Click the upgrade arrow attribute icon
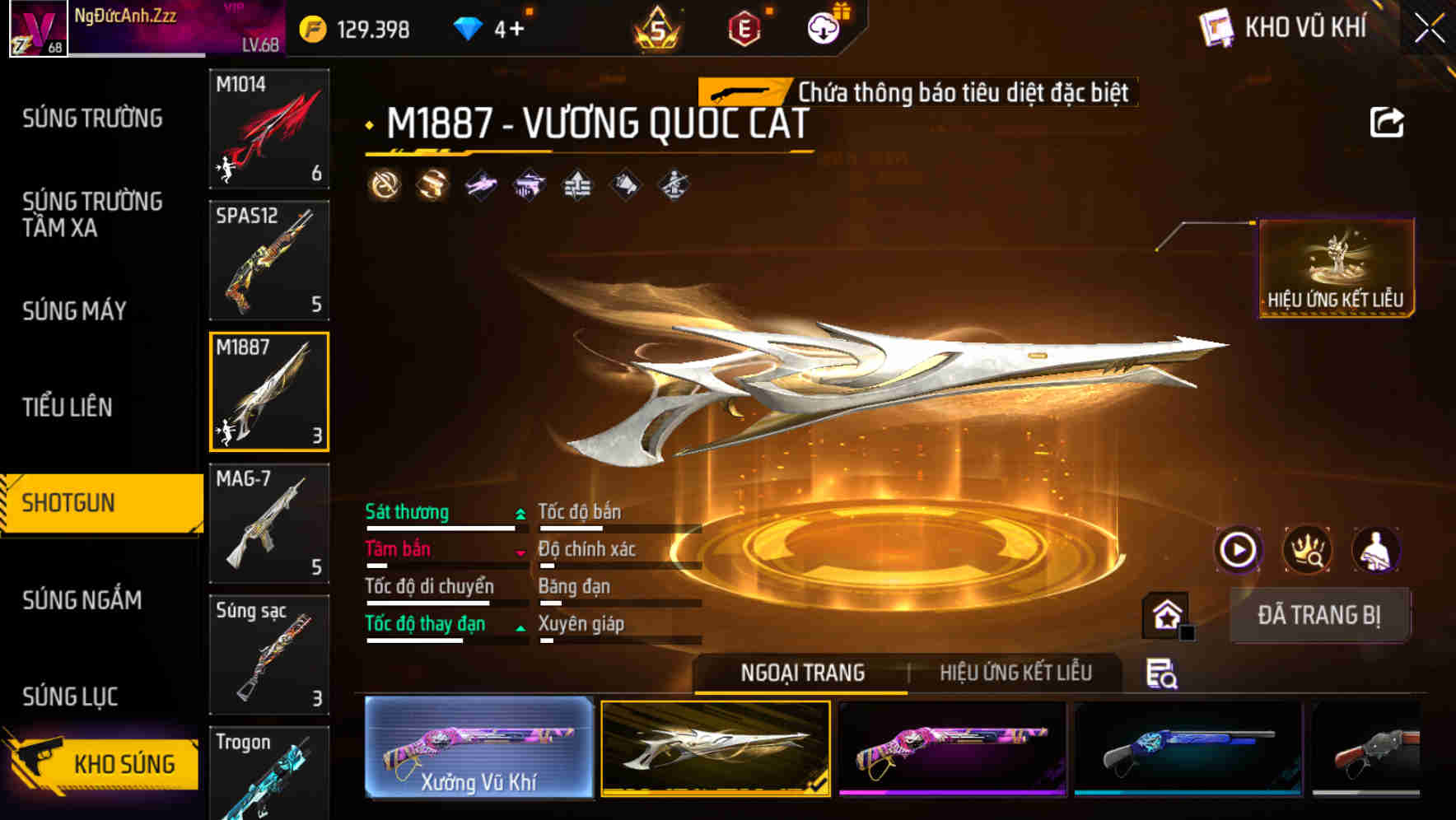 tap(577, 185)
